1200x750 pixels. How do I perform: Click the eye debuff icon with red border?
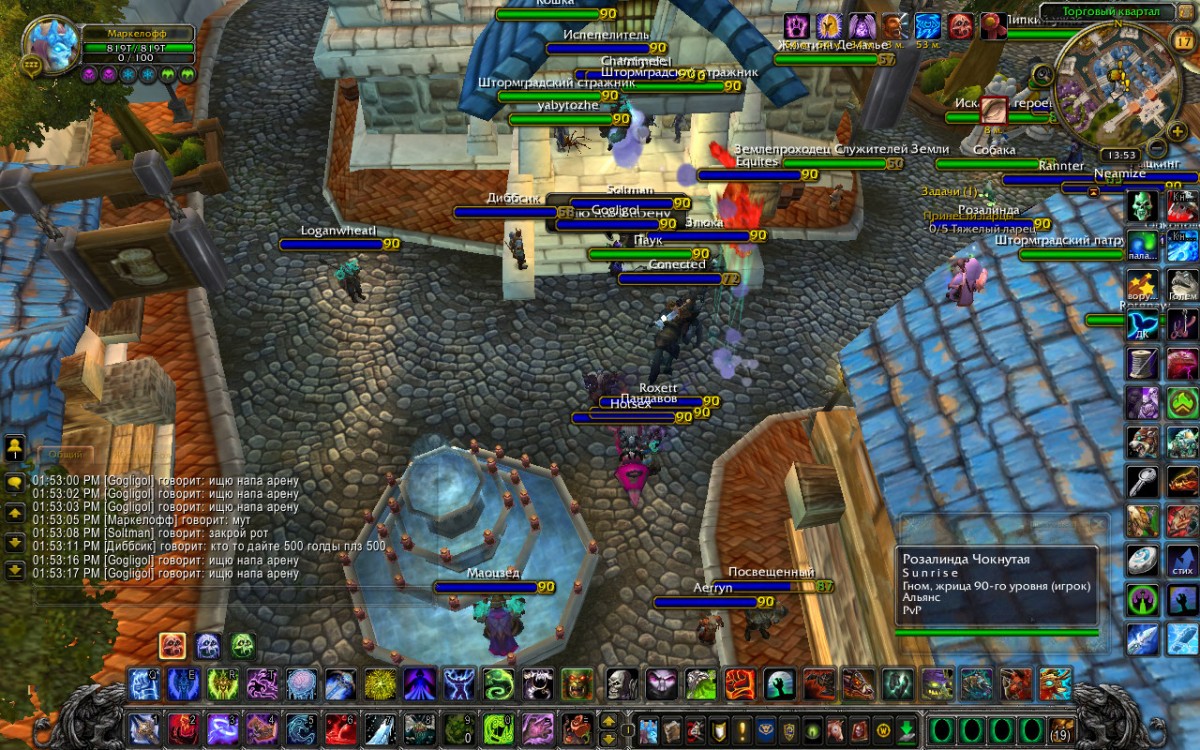tap(993, 109)
